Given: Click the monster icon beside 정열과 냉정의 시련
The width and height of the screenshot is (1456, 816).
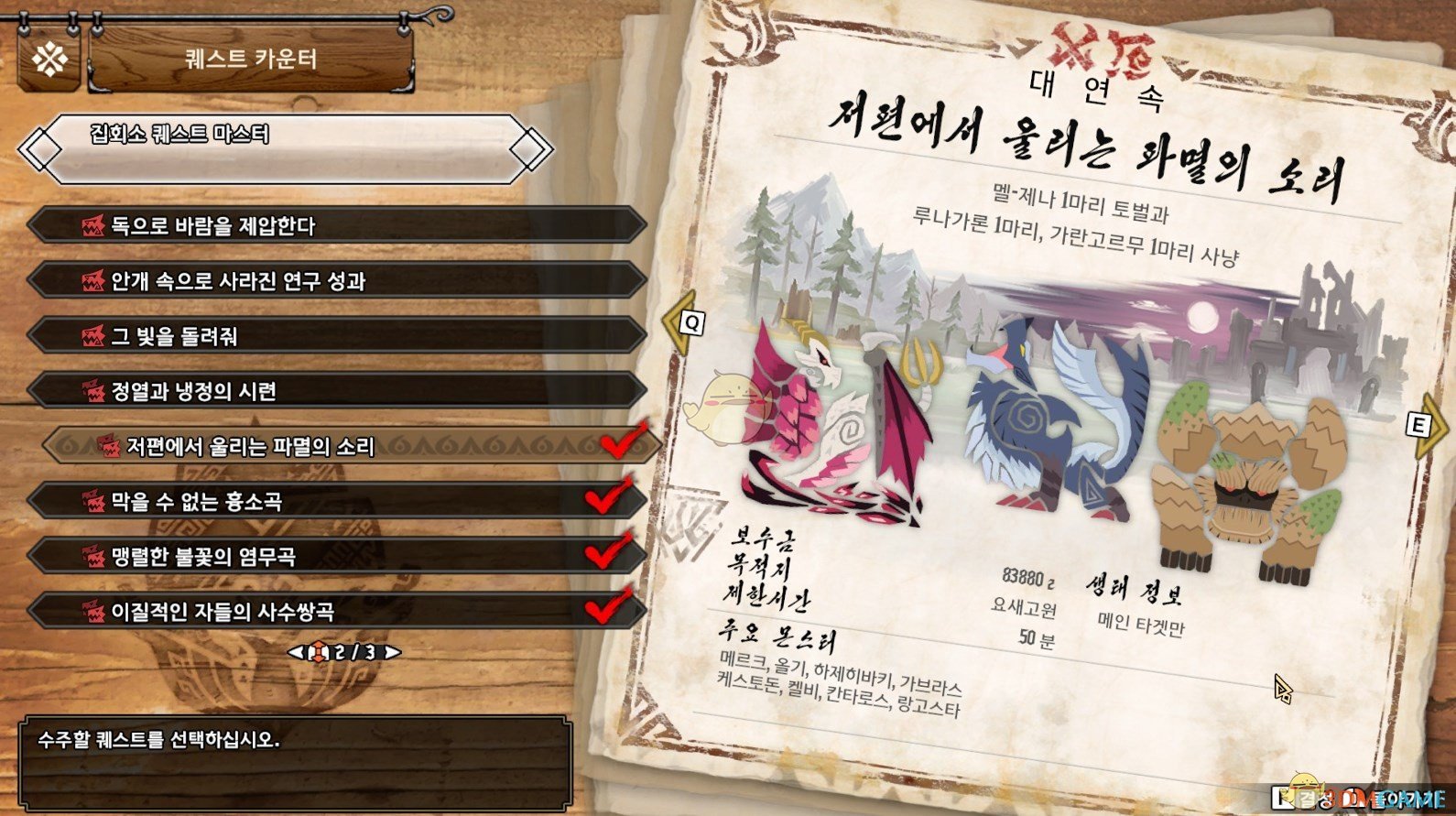Looking at the screenshot, I should [x=91, y=392].
